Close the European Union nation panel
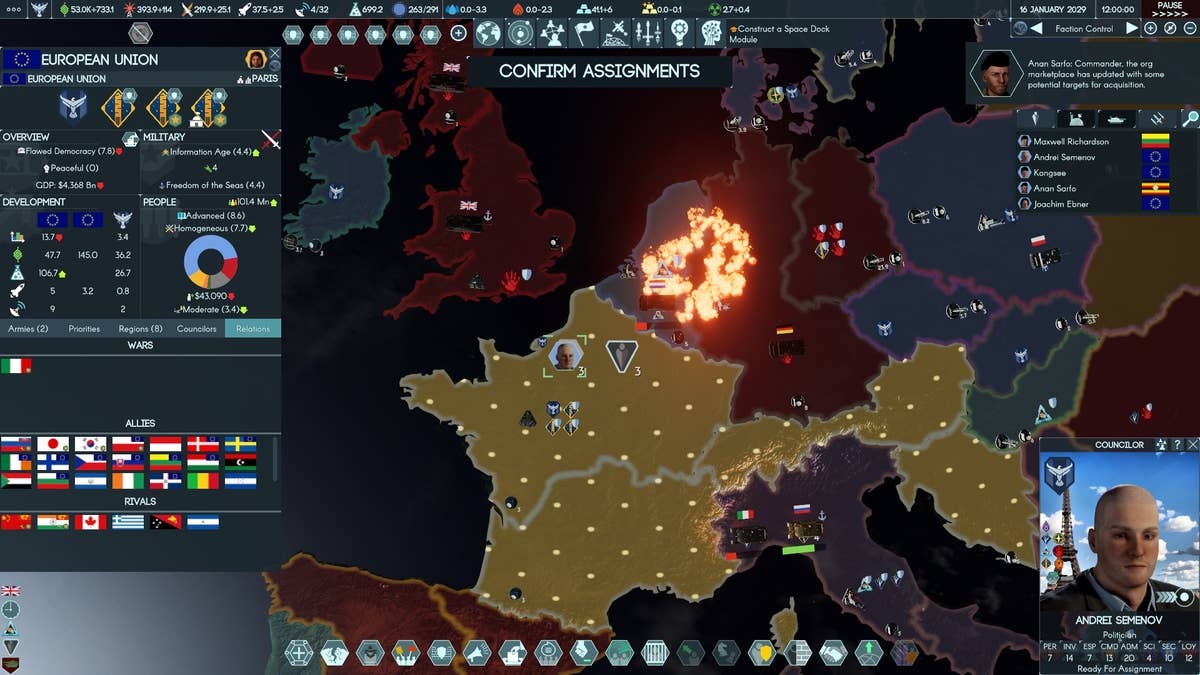The image size is (1200, 675). tap(275, 54)
